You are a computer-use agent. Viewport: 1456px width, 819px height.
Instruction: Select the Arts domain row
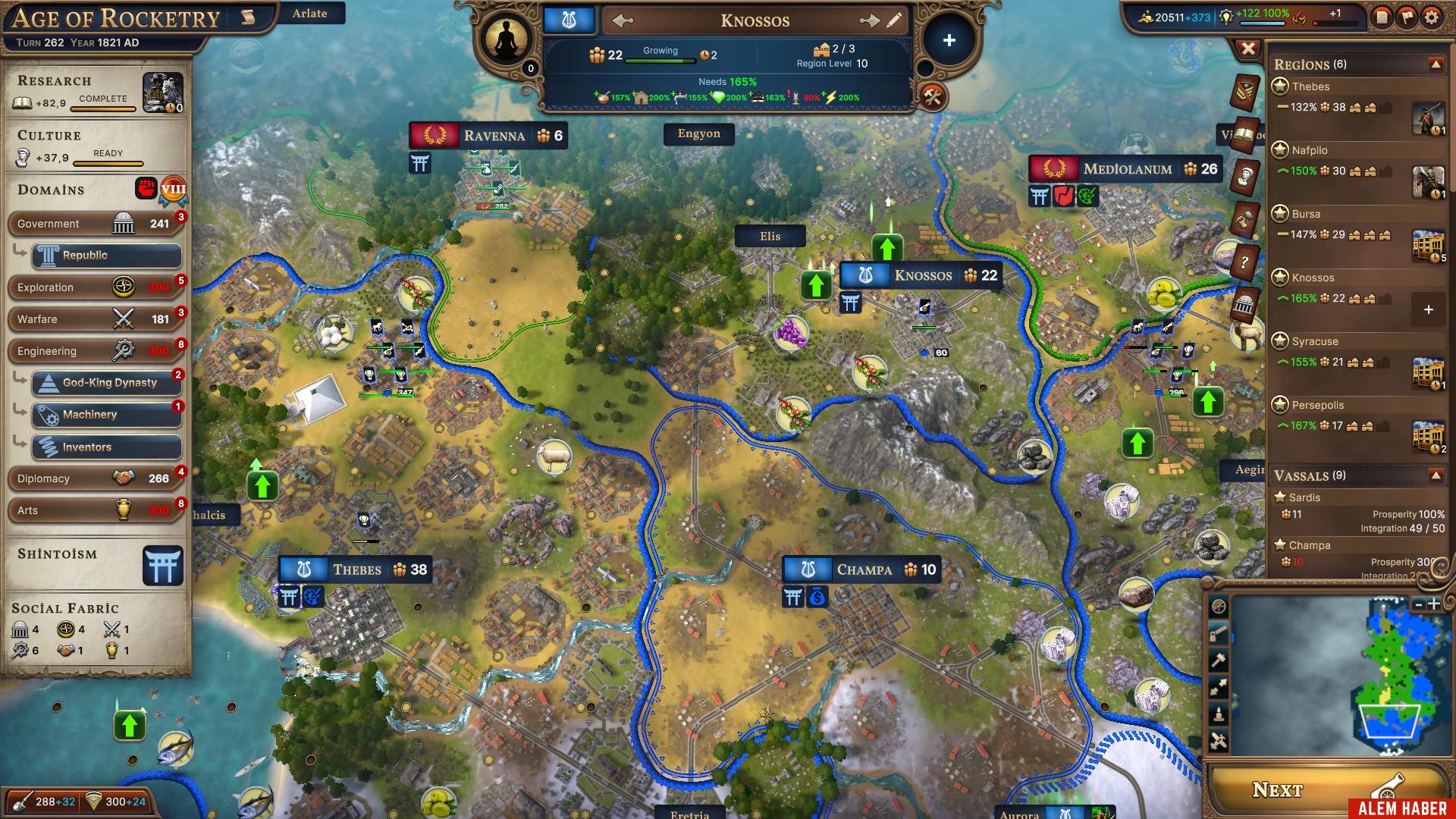pos(93,510)
